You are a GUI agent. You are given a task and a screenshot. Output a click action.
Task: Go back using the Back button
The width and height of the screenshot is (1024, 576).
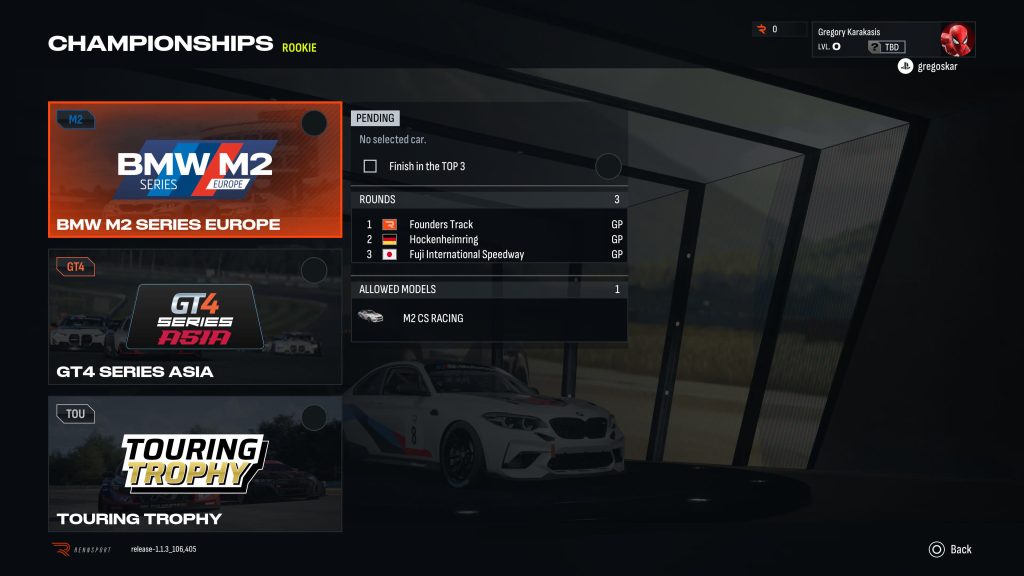pyautogui.click(x=950, y=549)
